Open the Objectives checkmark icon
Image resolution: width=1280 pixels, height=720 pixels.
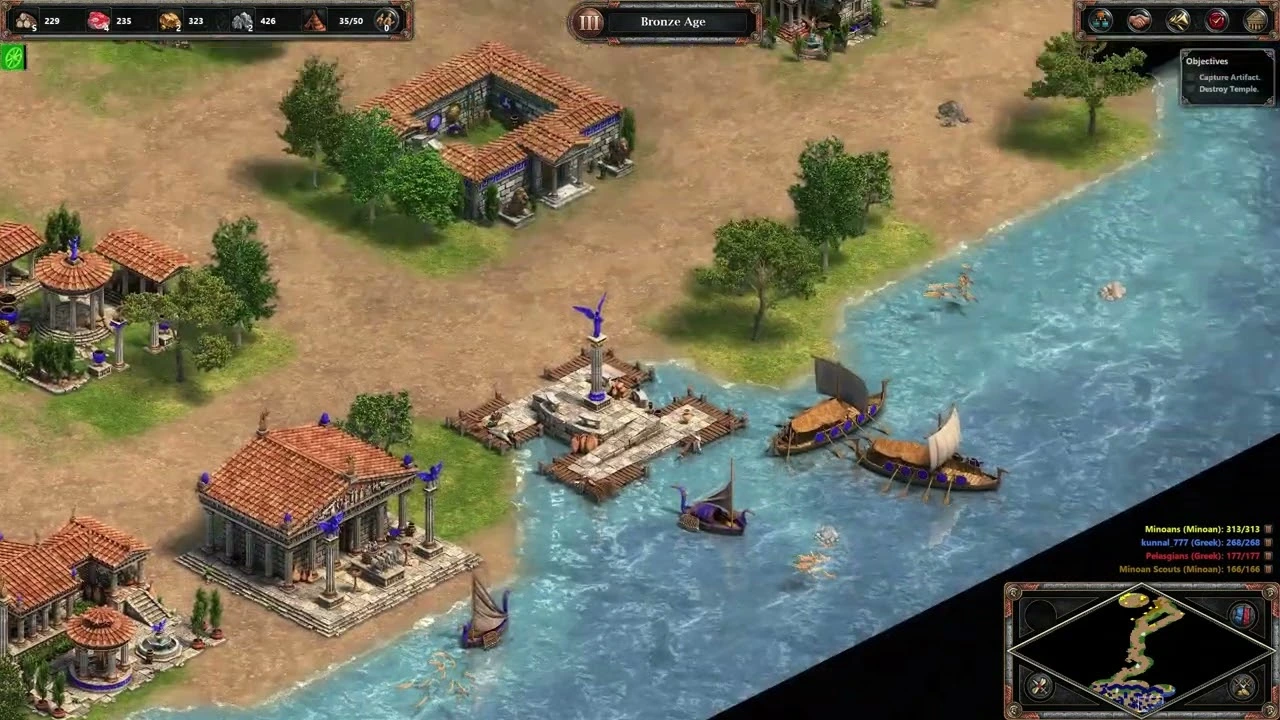coord(1214,20)
